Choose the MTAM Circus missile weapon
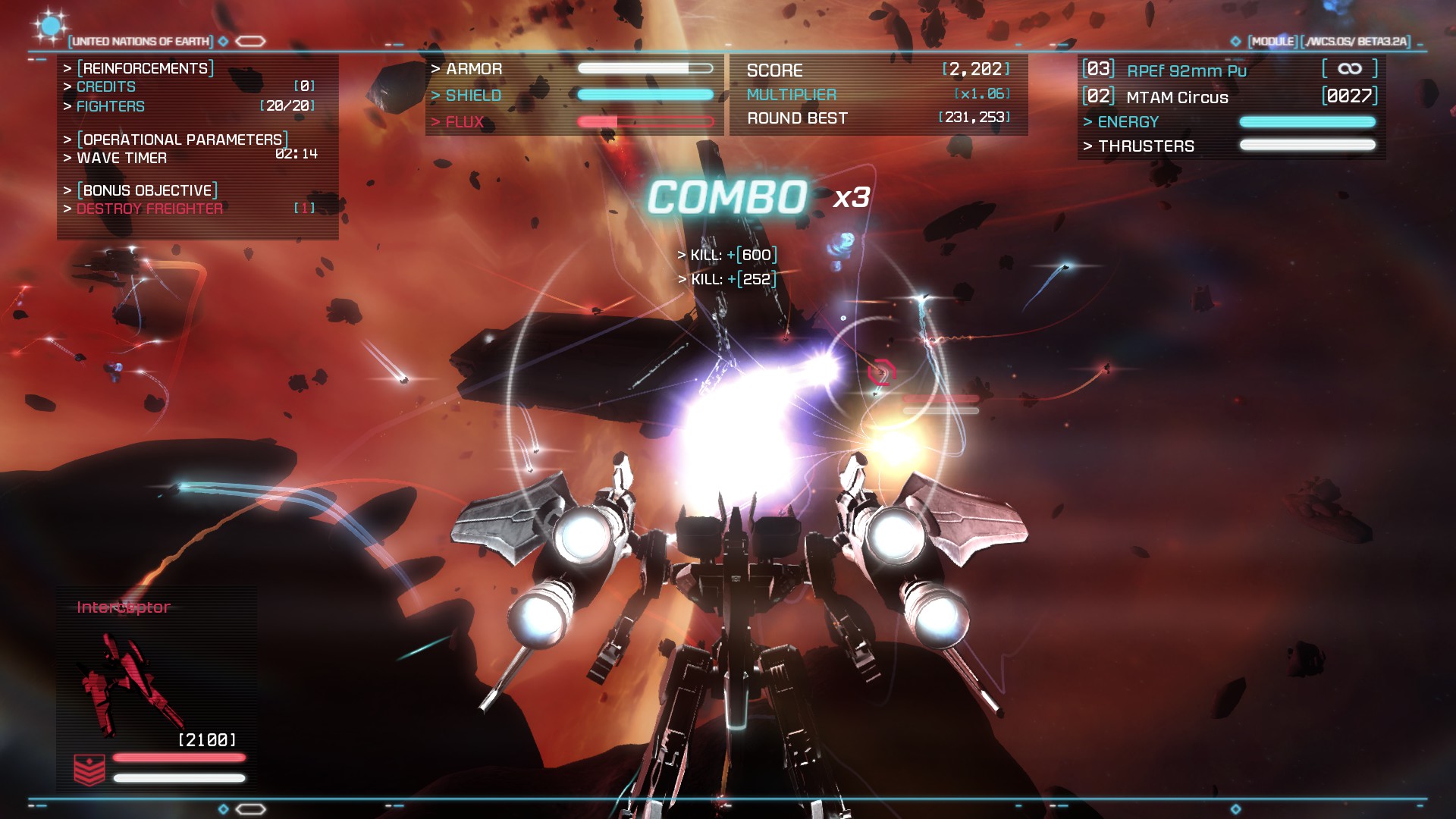 [x=1177, y=97]
